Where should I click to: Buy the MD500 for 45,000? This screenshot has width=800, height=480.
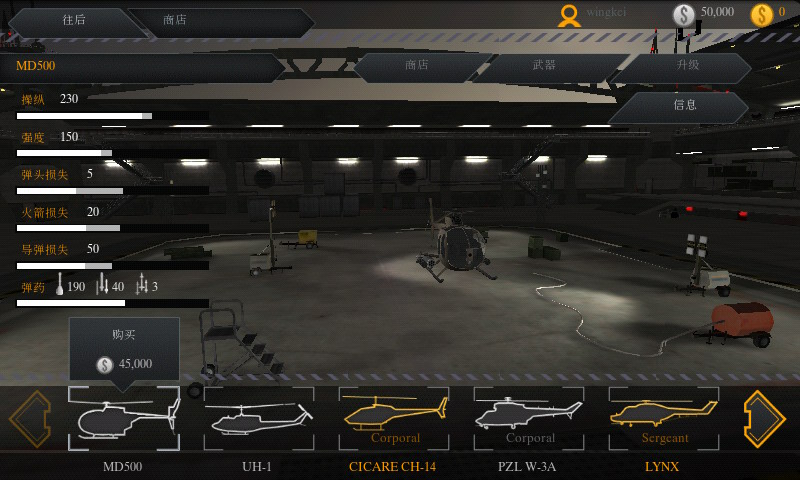pos(124,352)
